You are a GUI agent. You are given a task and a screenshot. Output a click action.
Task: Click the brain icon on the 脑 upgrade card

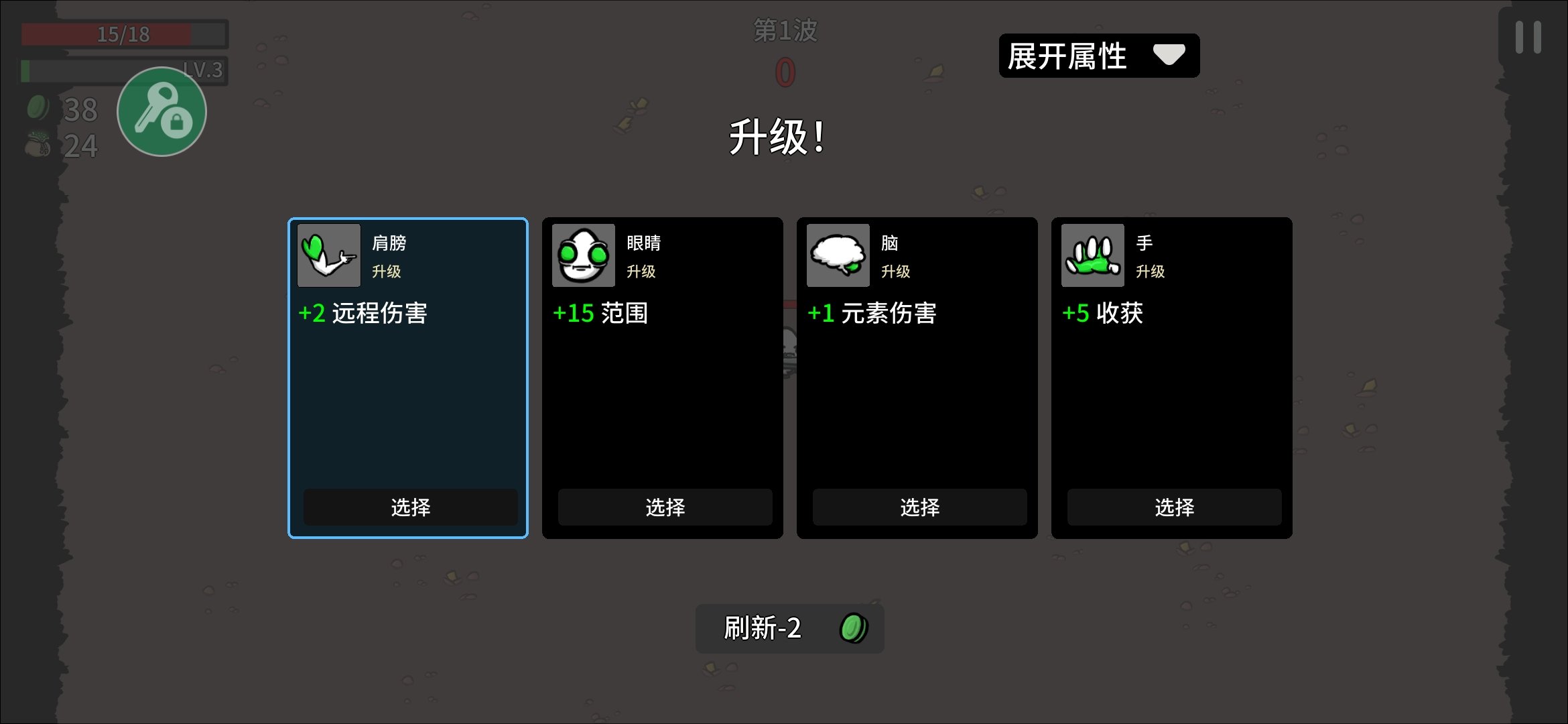pyautogui.click(x=837, y=255)
